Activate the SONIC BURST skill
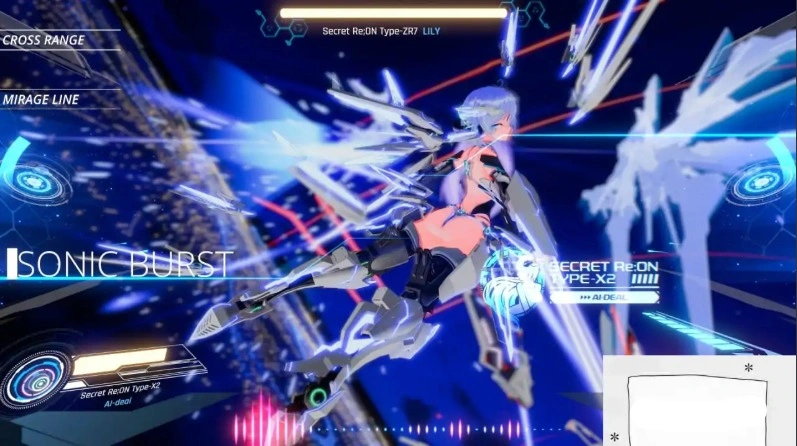The width and height of the screenshot is (797, 446). (x=122, y=264)
